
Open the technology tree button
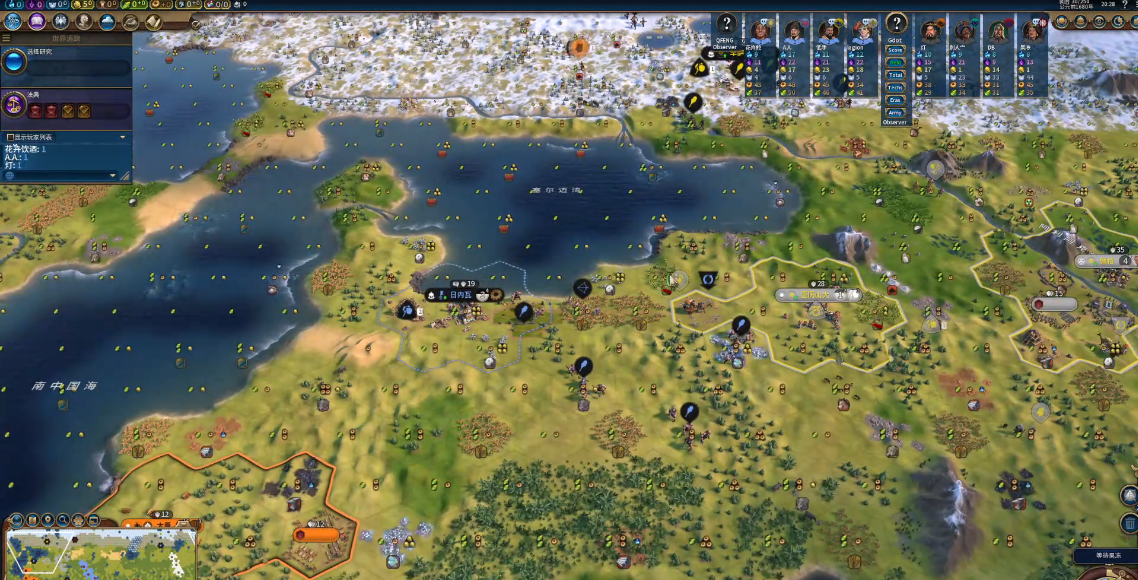pos(13,21)
